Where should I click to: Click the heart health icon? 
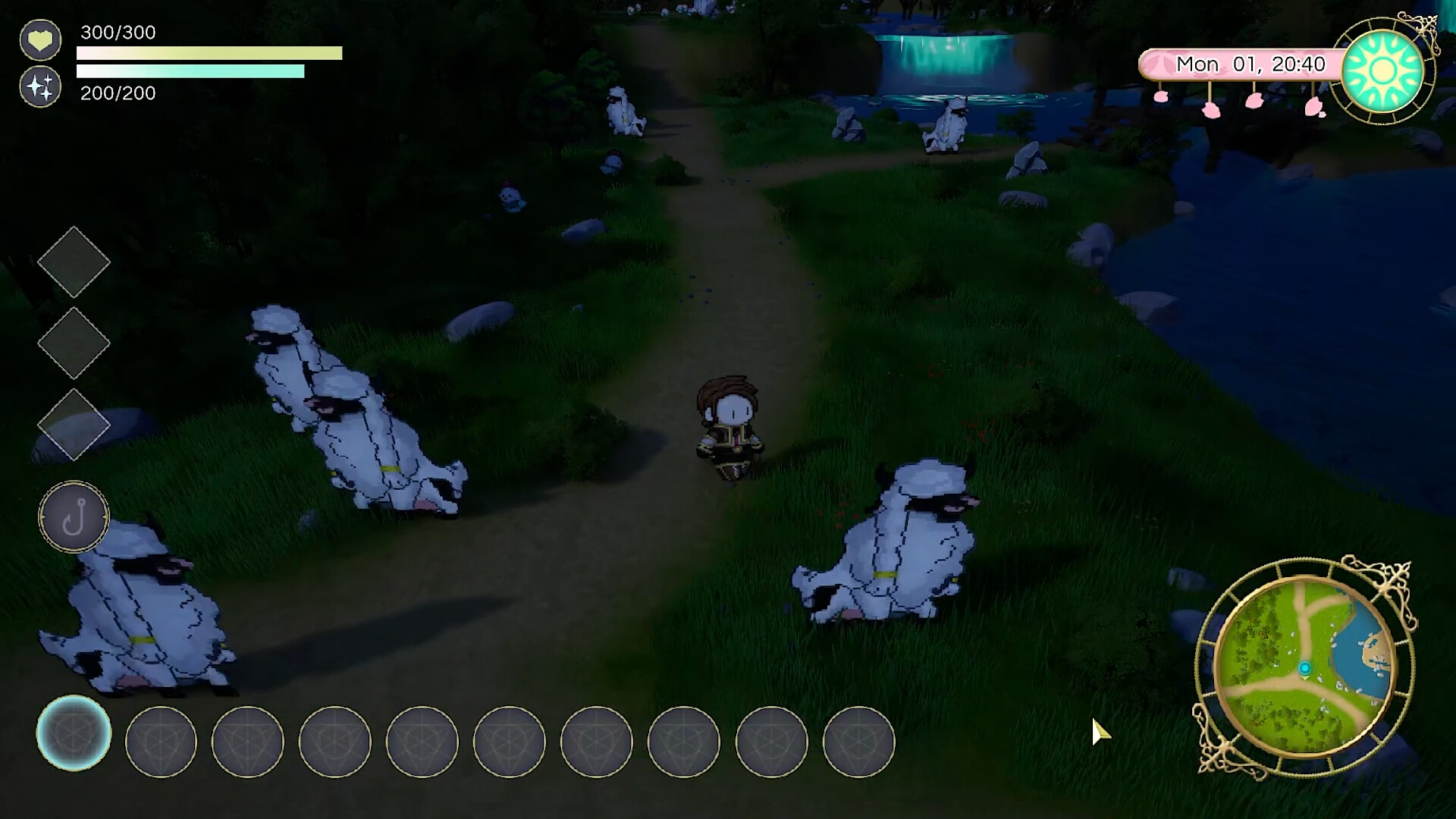coord(41,39)
